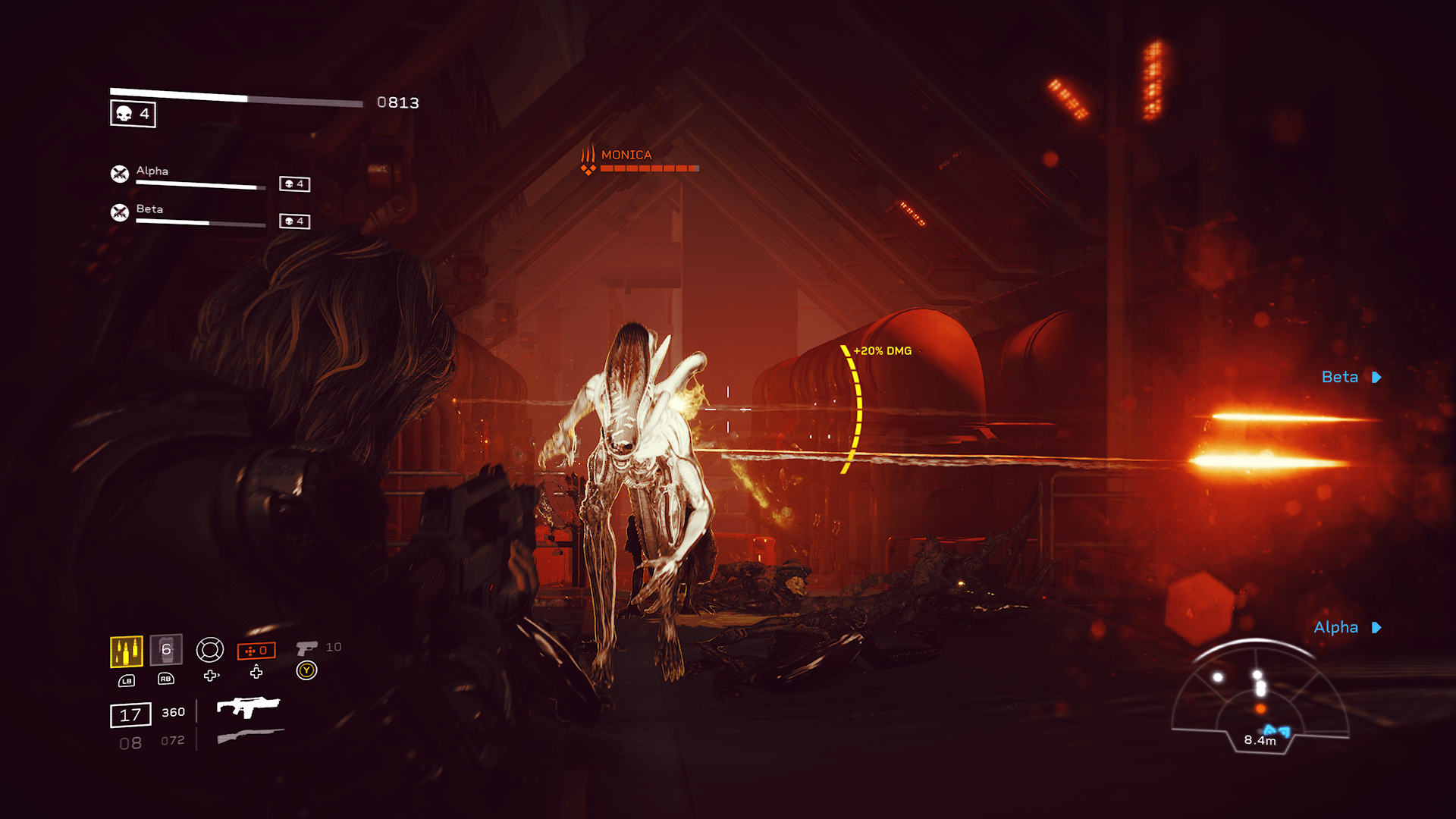Activate the yellow bullets ability icon
The width and height of the screenshot is (1456, 819).
(x=127, y=651)
